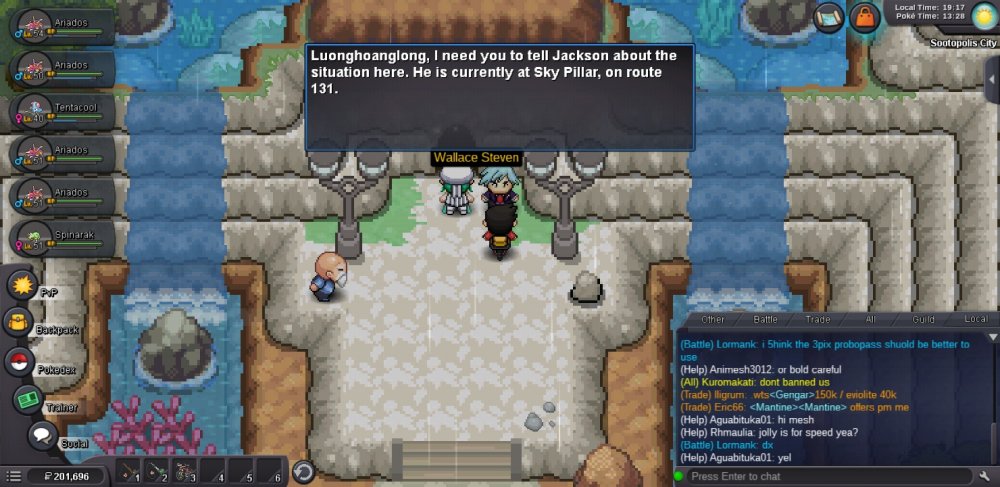Open the Pokedex
1000x487 pixels.
coord(19,362)
